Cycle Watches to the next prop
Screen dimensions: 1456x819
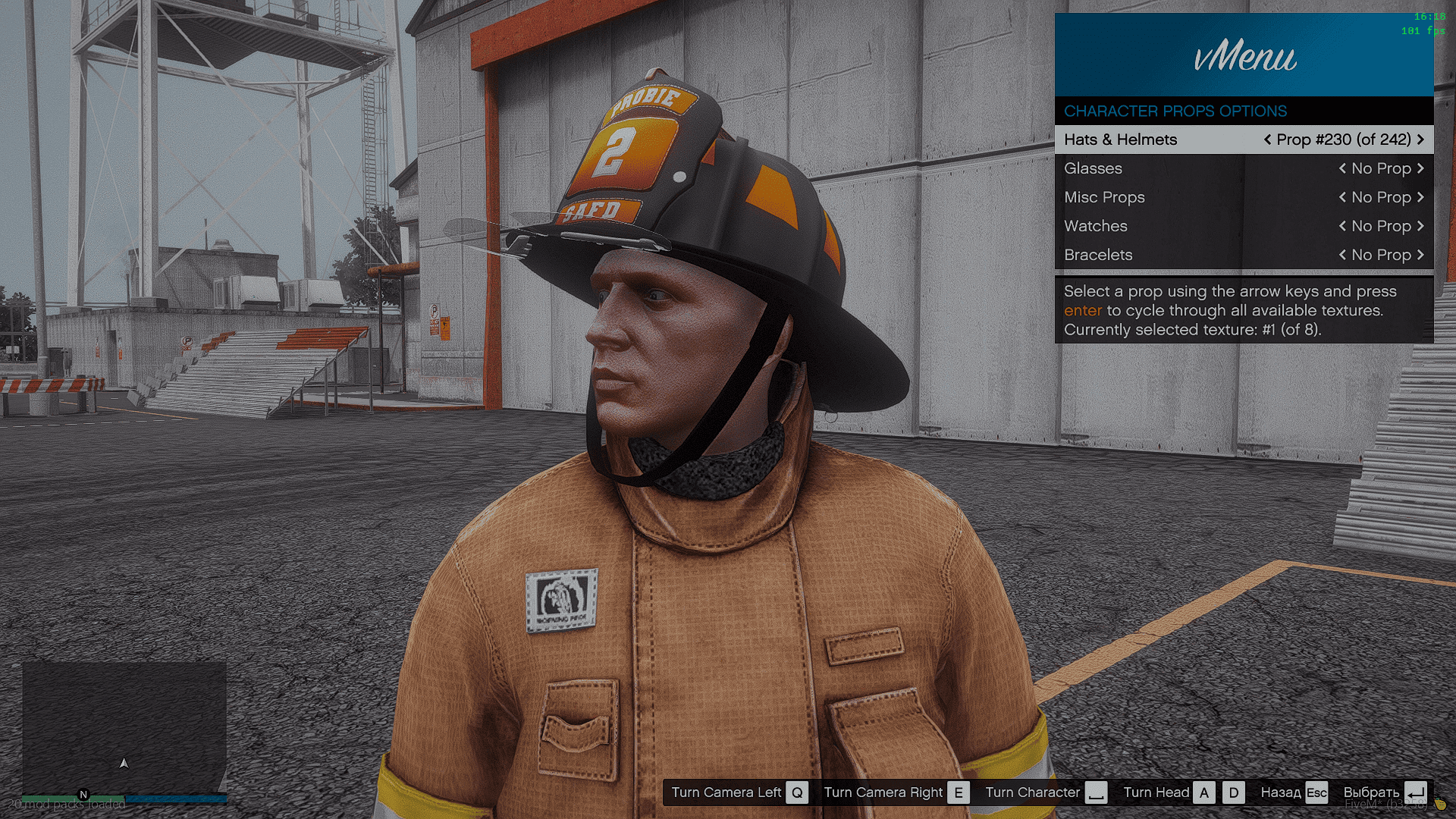pyautogui.click(x=1420, y=226)
